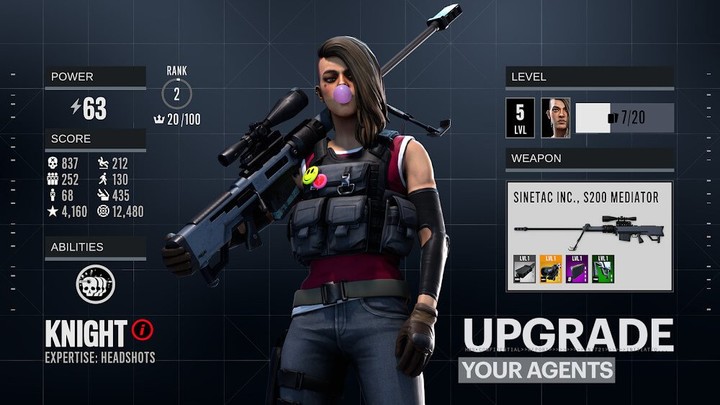Click the agent portrait in Level panel

point(556,117)
